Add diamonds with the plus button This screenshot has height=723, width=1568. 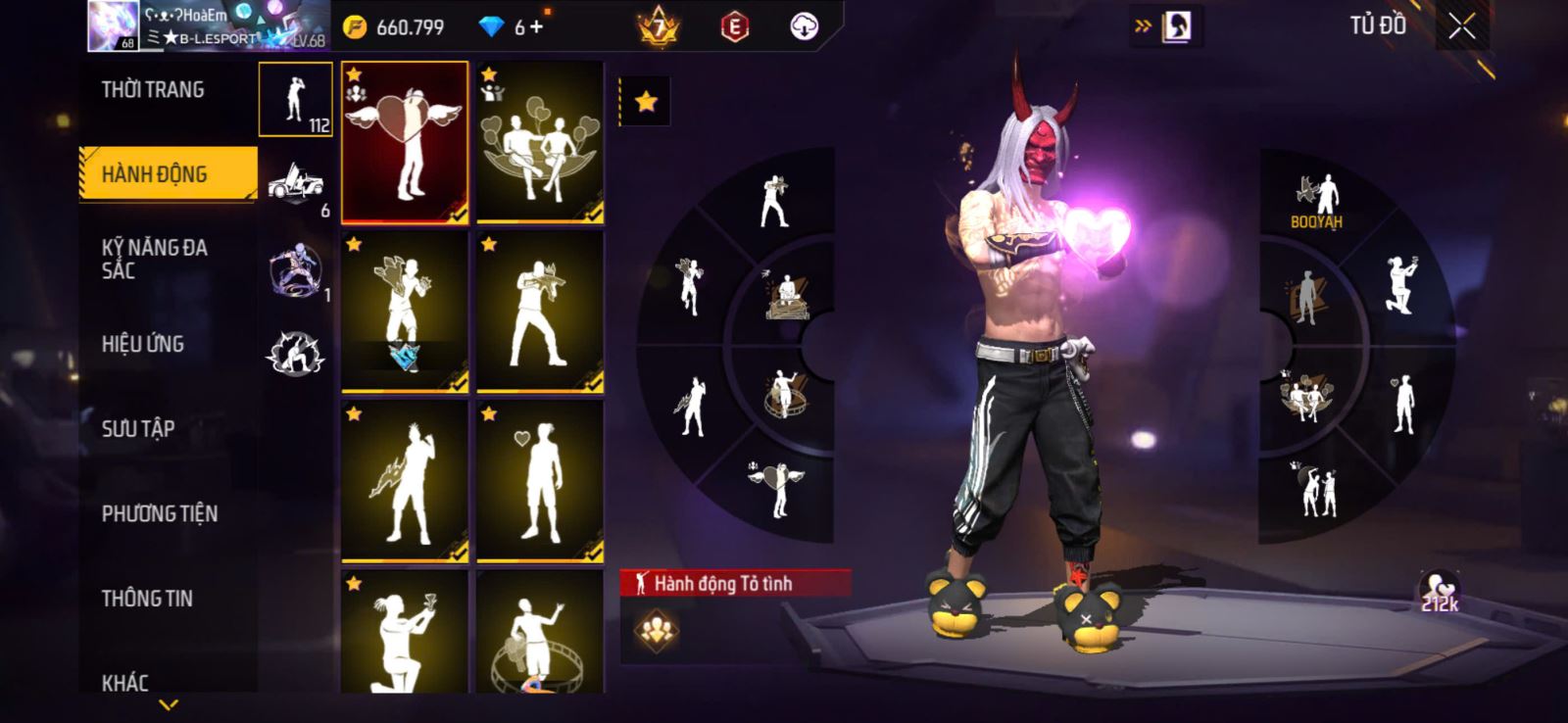pos(536,27)
